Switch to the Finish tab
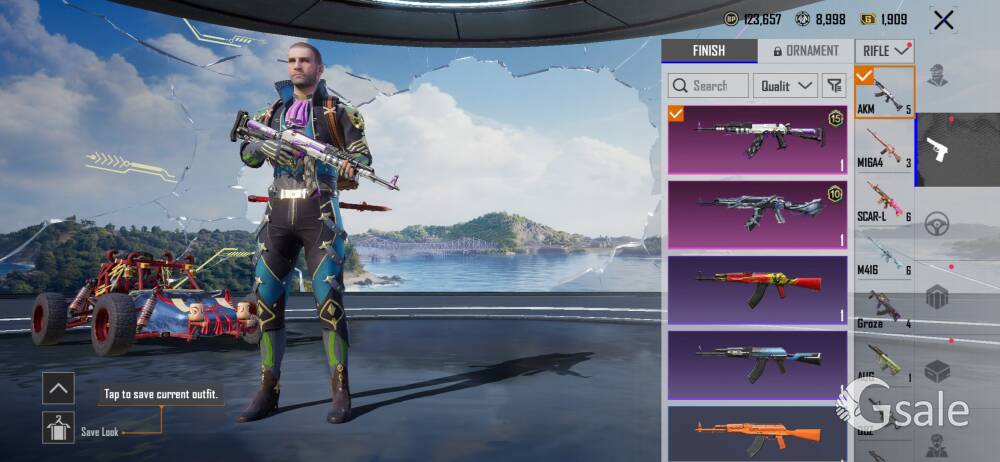The height and width of the screenshot is (462, 1000). pos(709,51)
